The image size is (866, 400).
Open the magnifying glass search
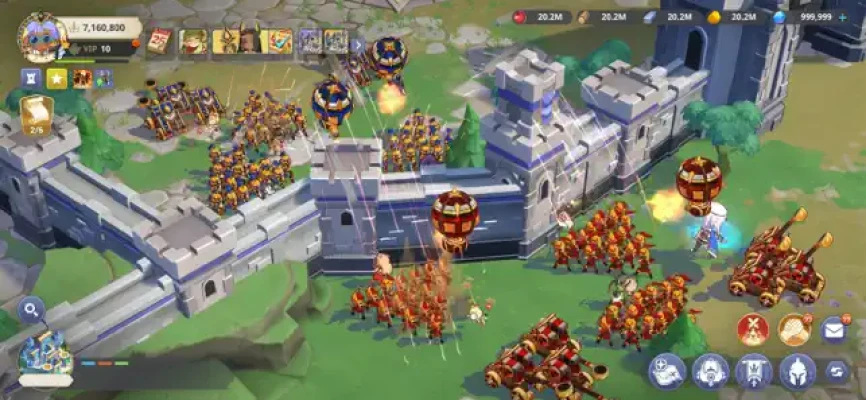click(32, 310)
